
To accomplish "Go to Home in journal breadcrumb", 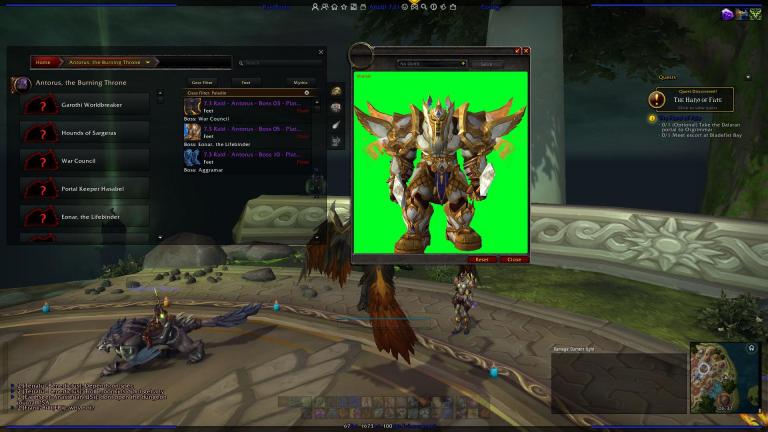I will pyautogui.click(x=43, y=62).
